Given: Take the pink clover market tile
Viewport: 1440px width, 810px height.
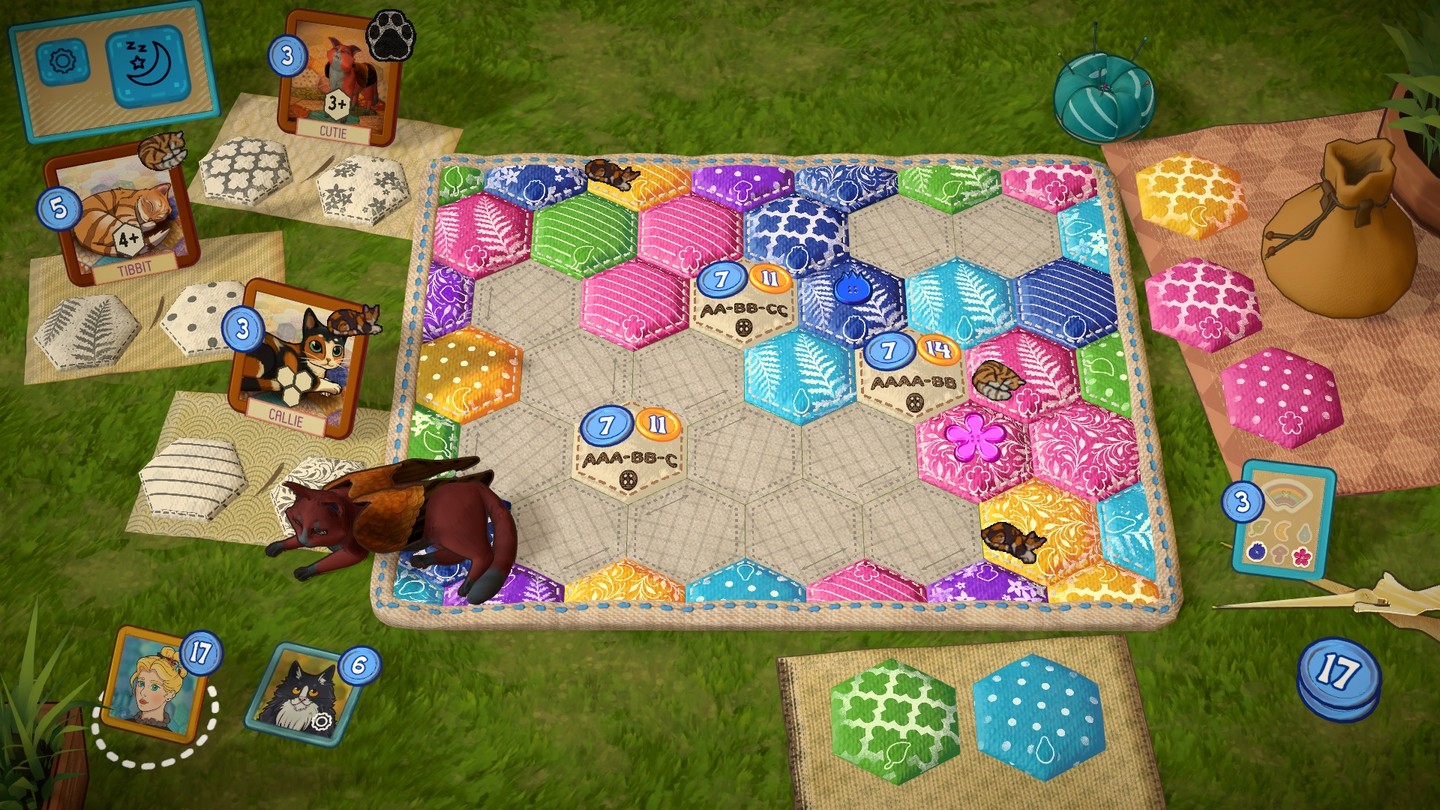Looking at the screenshot, I should coord(1203,303).
